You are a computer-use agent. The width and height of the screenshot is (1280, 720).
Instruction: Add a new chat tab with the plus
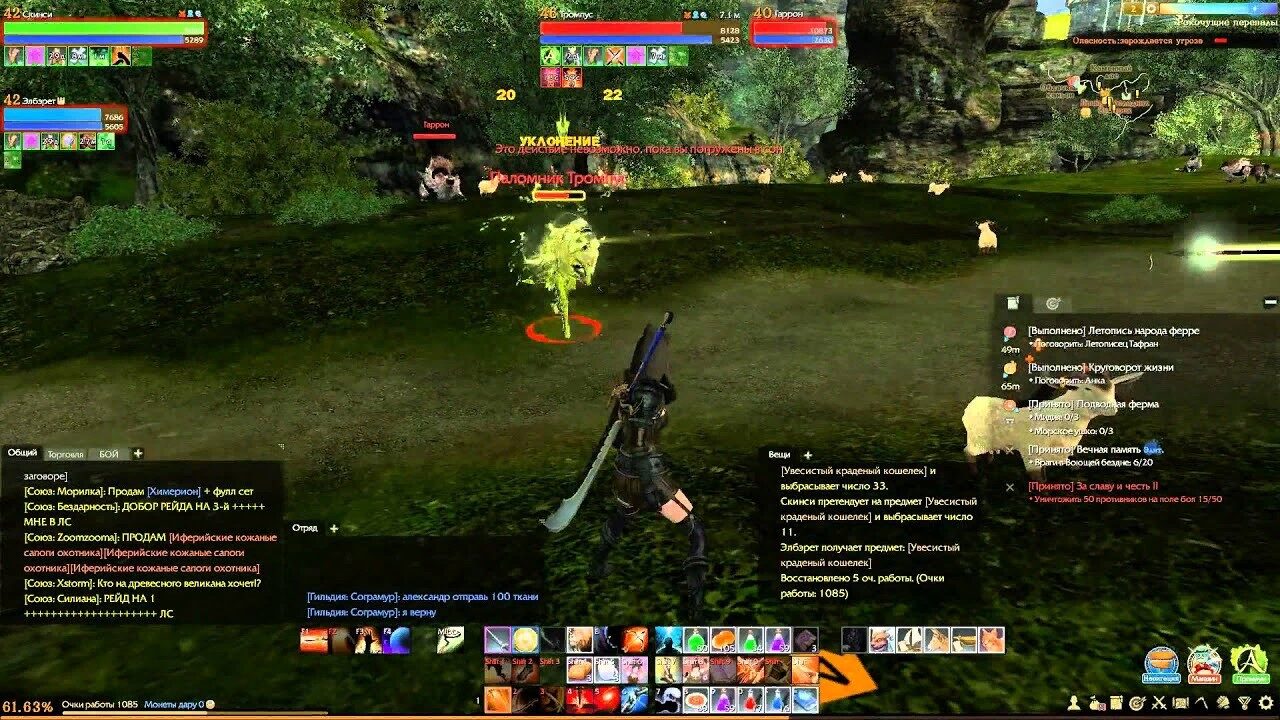point(137,453)
